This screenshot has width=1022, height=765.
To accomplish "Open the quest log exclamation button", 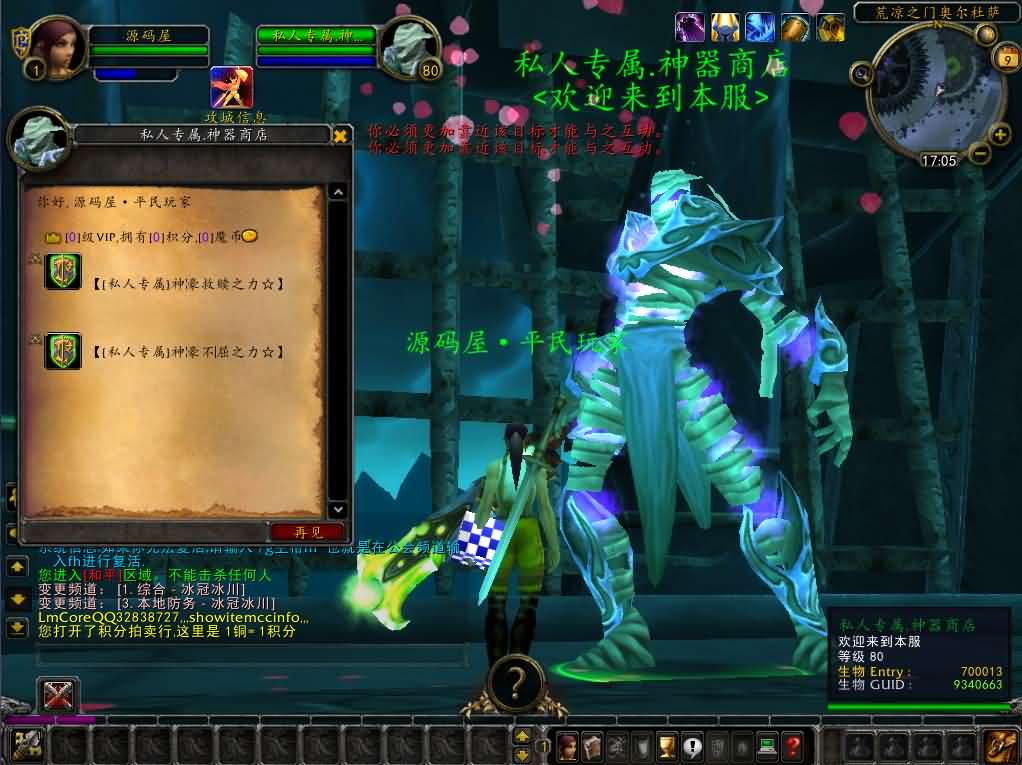I will (692, 746).
